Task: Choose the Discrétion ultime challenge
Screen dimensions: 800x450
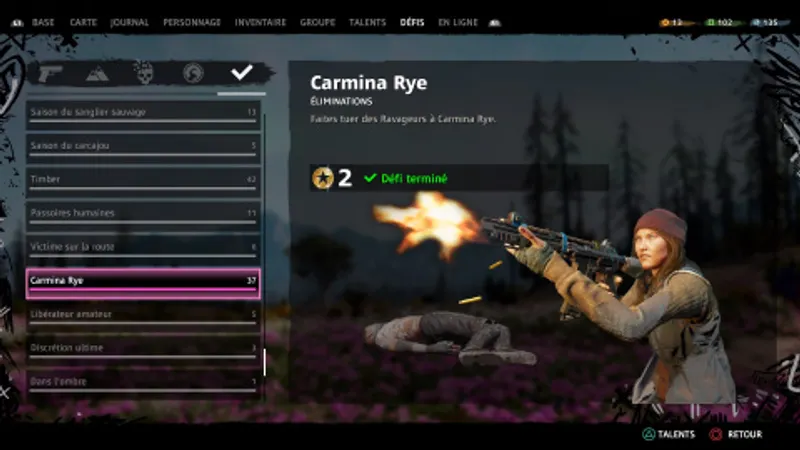Action: tap(143, 348)
